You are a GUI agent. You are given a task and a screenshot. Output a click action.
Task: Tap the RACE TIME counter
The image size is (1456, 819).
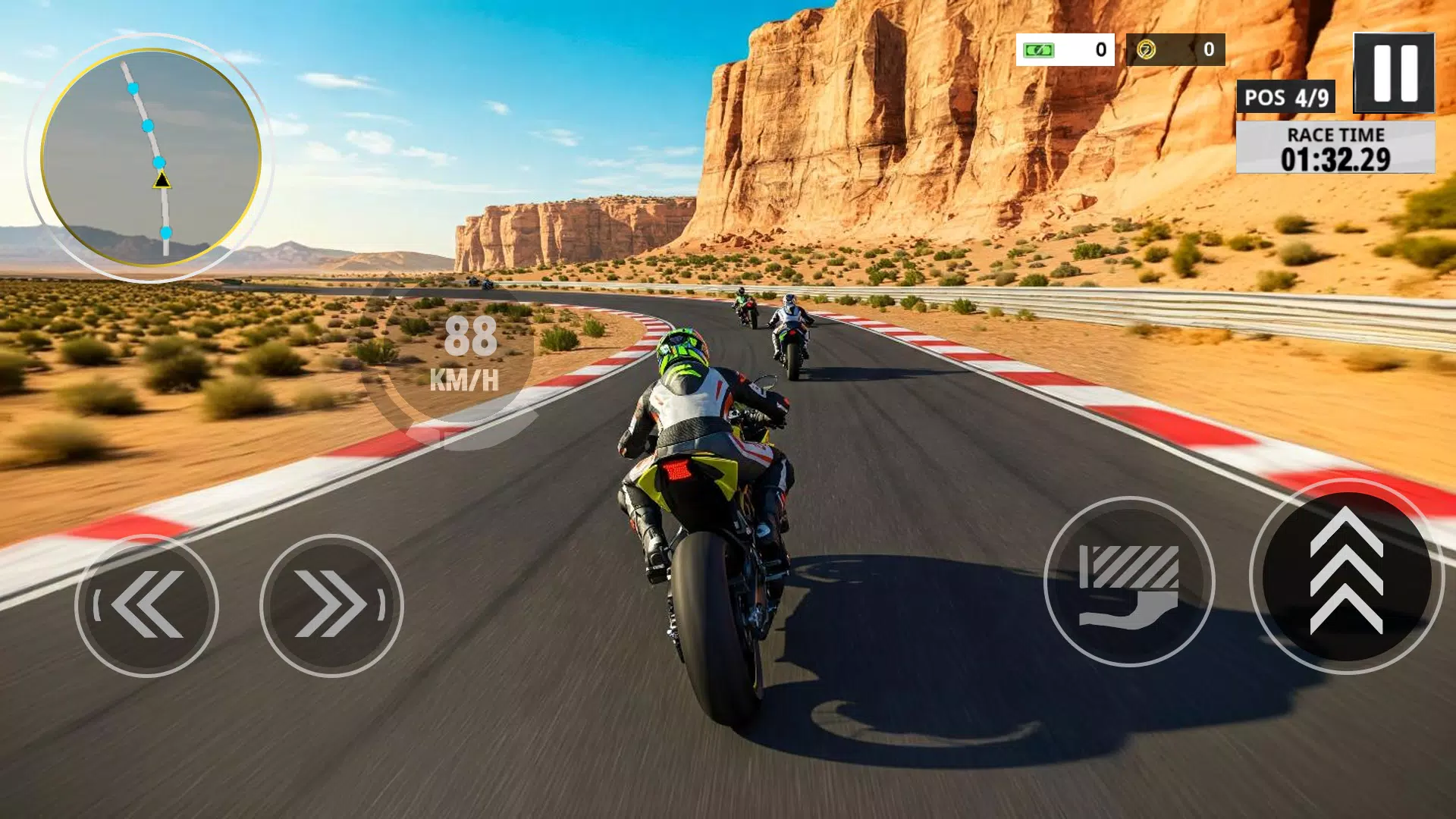(1335, 149)
